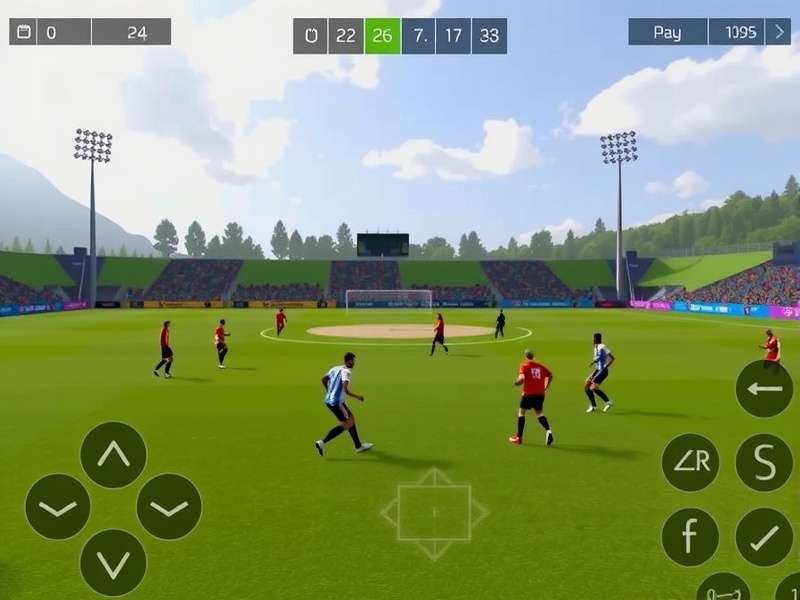Screen dimensions: 800x600
Task: Click the calendar icon beside the 0 counter
Action: pyautogui.click(x=24, y=32)
